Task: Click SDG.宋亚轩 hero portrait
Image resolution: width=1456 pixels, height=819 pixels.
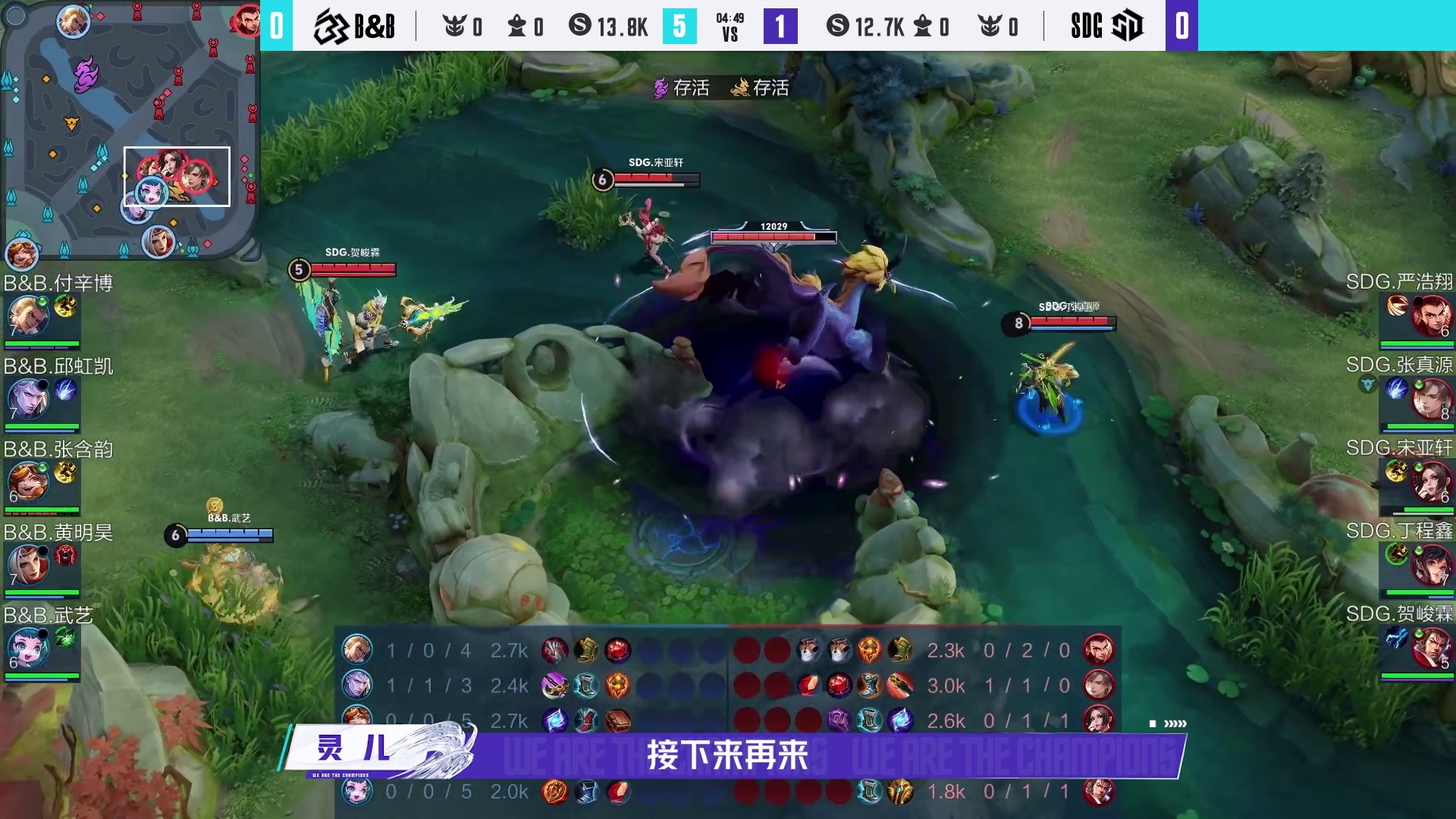Action: pos(1430,482)
